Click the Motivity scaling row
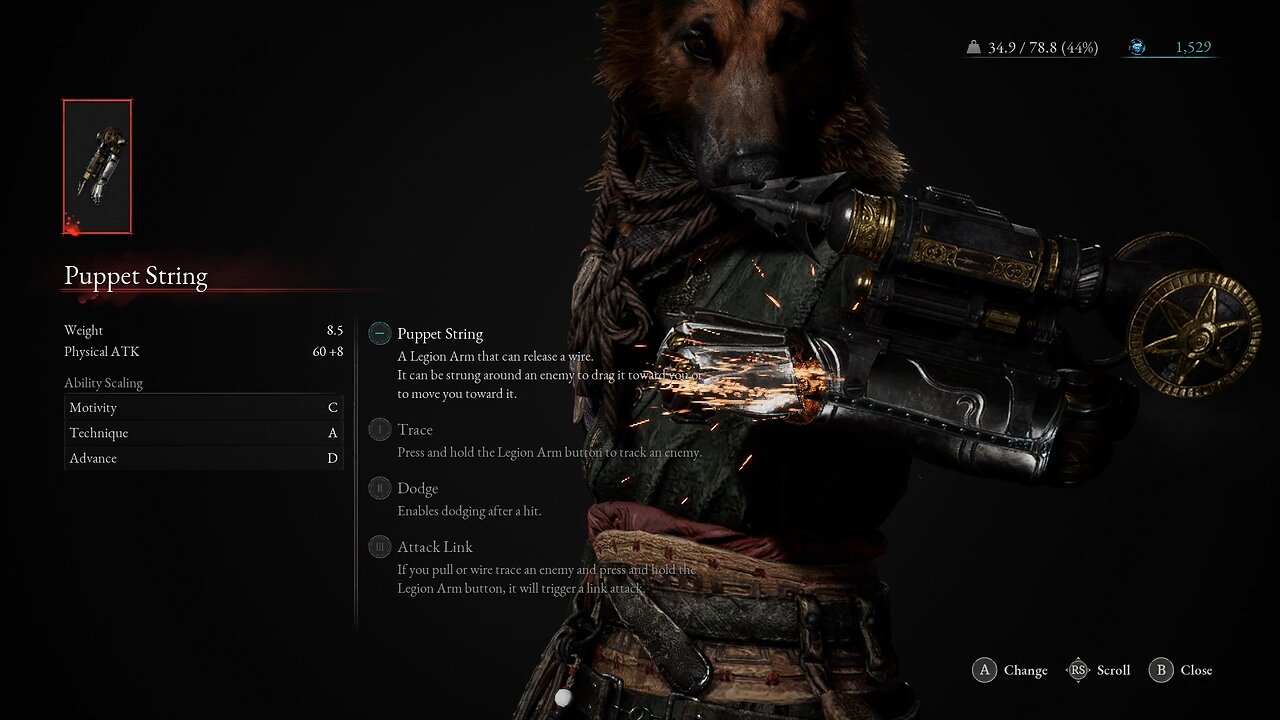This screenshot has width=1280, height=720. 203,408
